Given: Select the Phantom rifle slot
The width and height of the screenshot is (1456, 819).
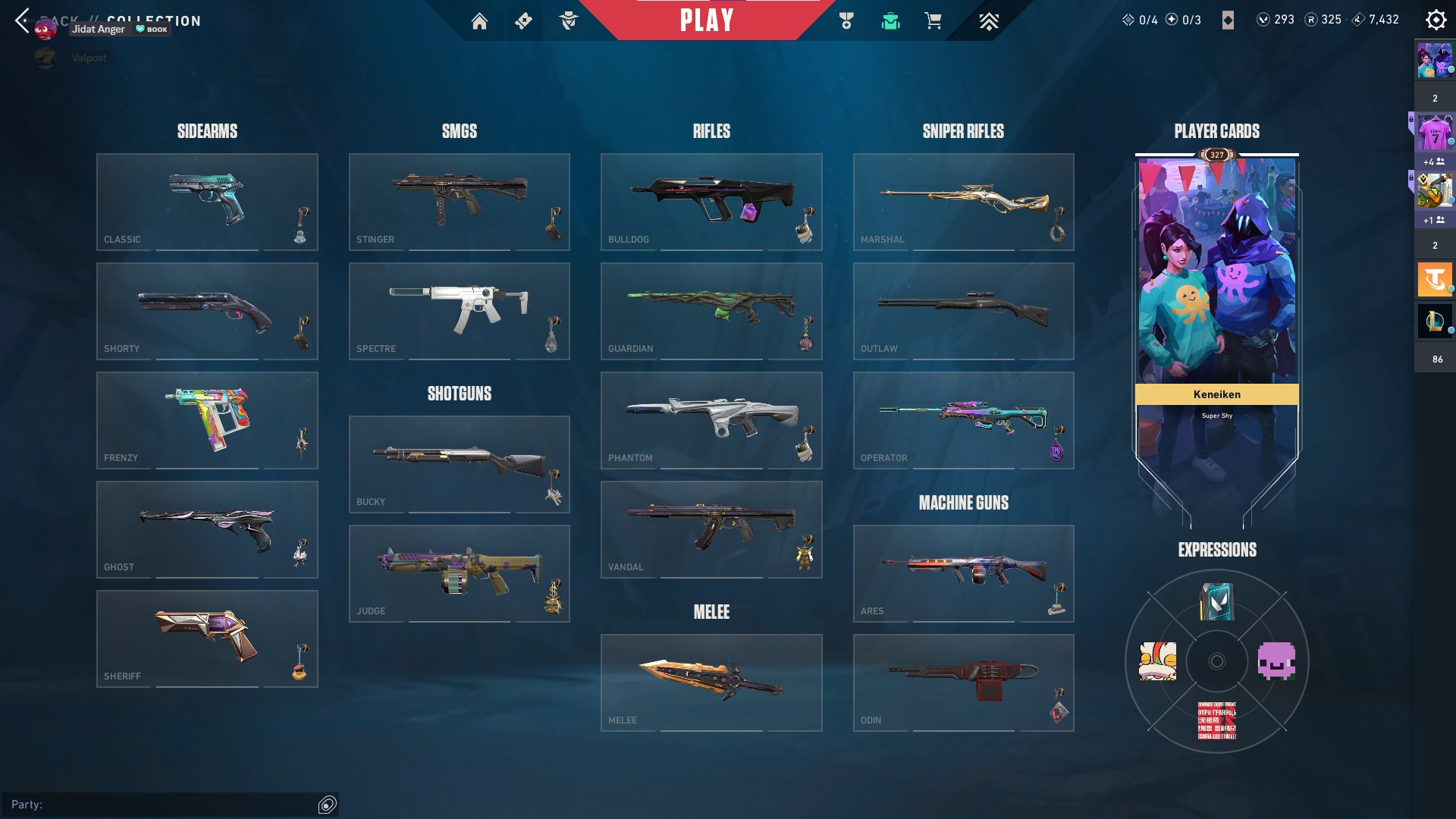Looking at the screenshot, I should [711, 420].
